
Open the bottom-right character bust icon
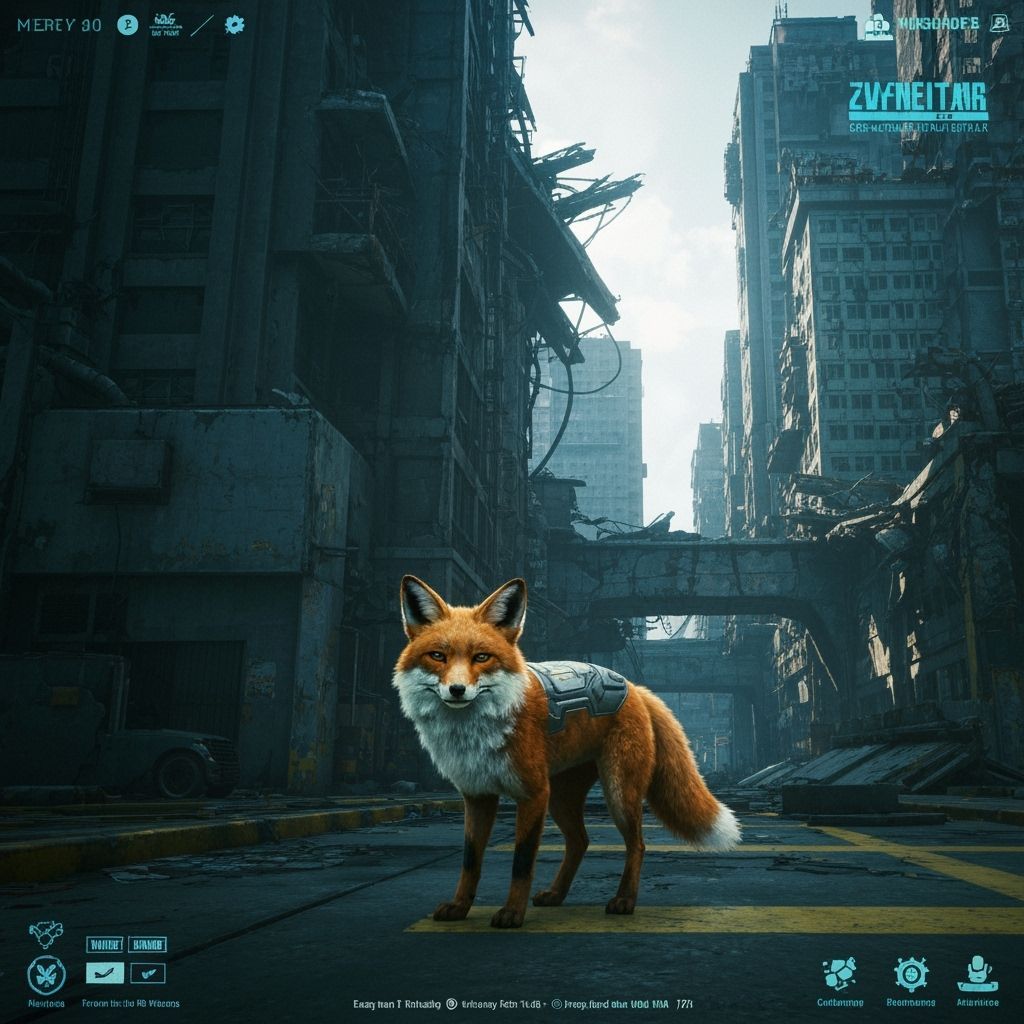tap(977, 972)
